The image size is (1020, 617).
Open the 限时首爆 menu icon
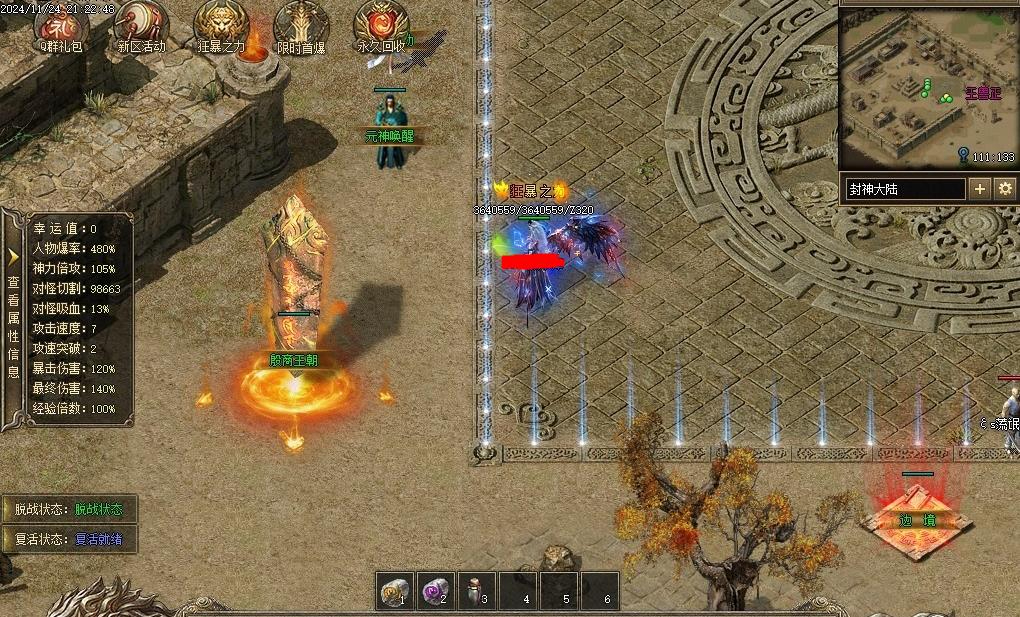(x=300, y=23)
